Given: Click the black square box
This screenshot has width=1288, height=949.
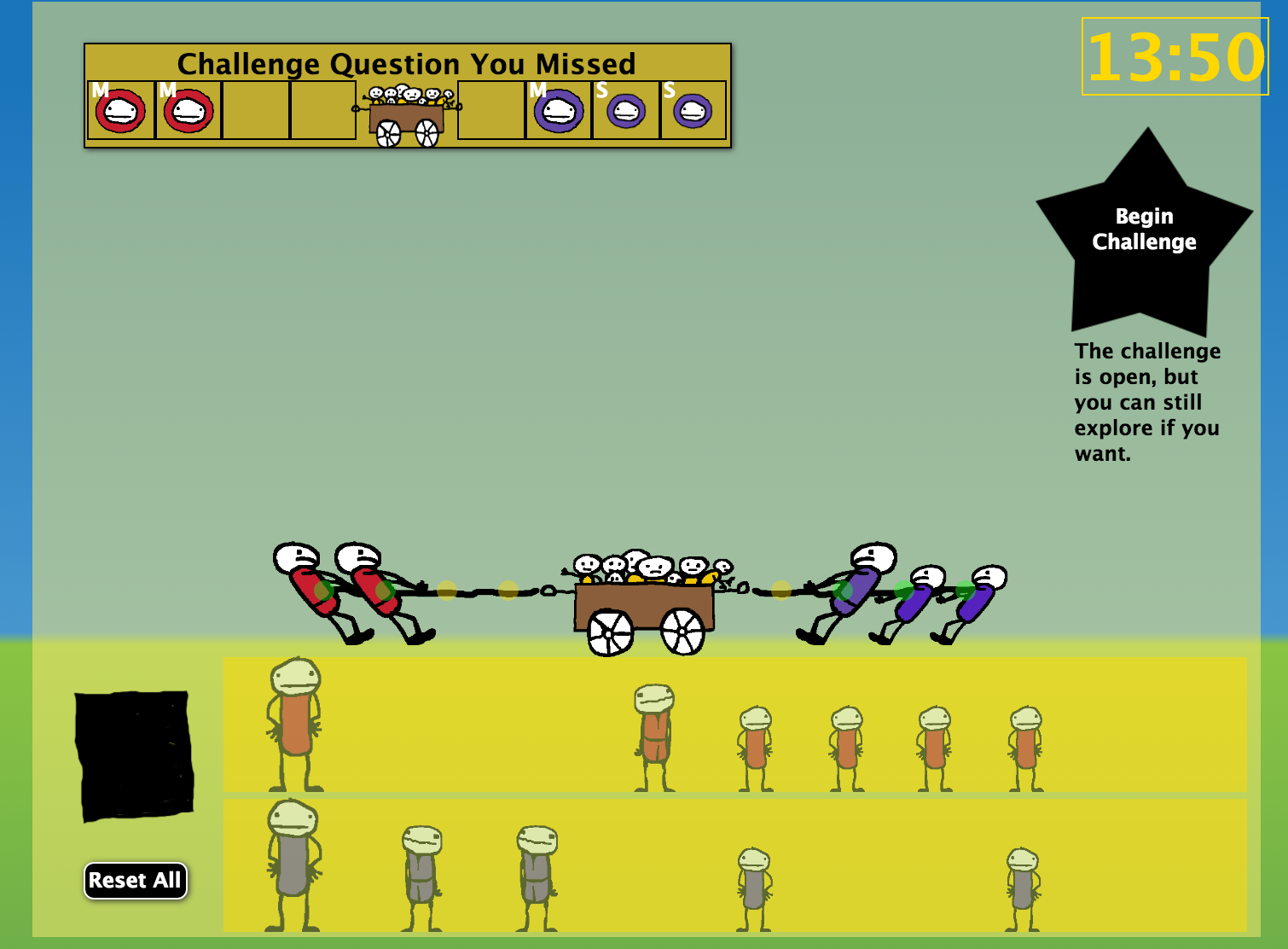Looking at the screenshot, I should click(x=134, y=755).
